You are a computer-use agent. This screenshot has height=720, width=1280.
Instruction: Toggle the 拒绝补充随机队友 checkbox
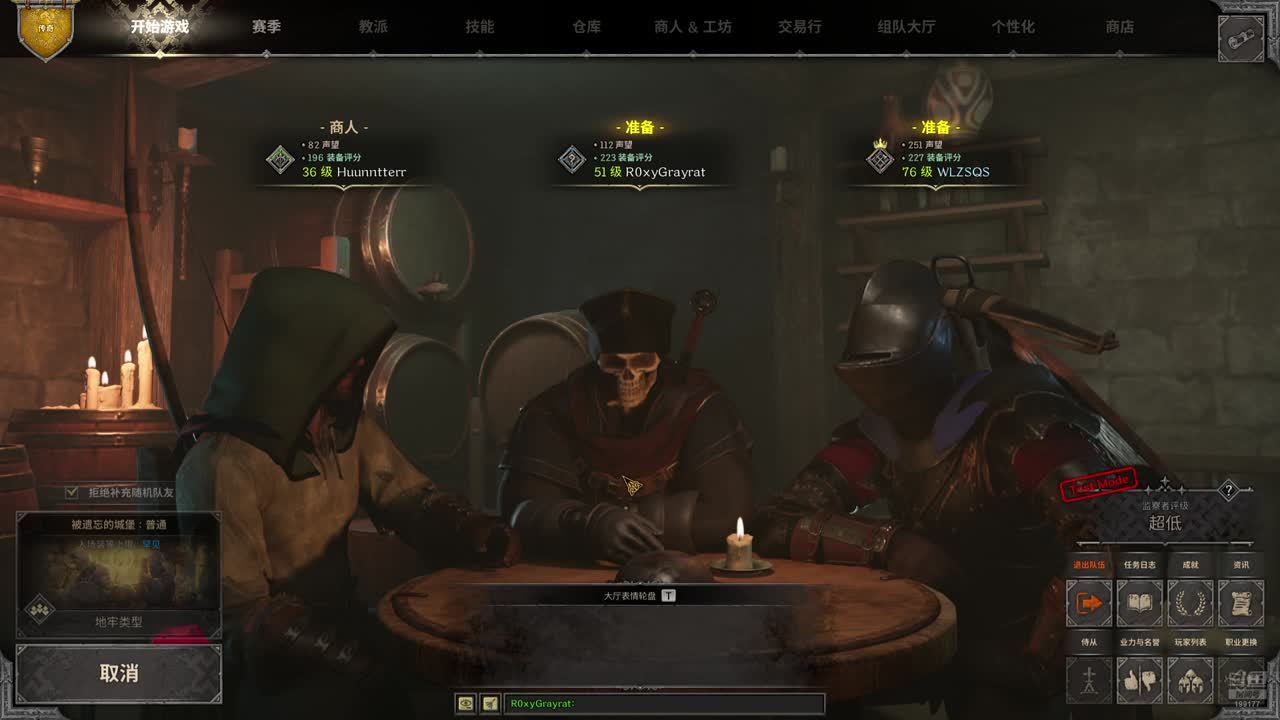point(72,492)
